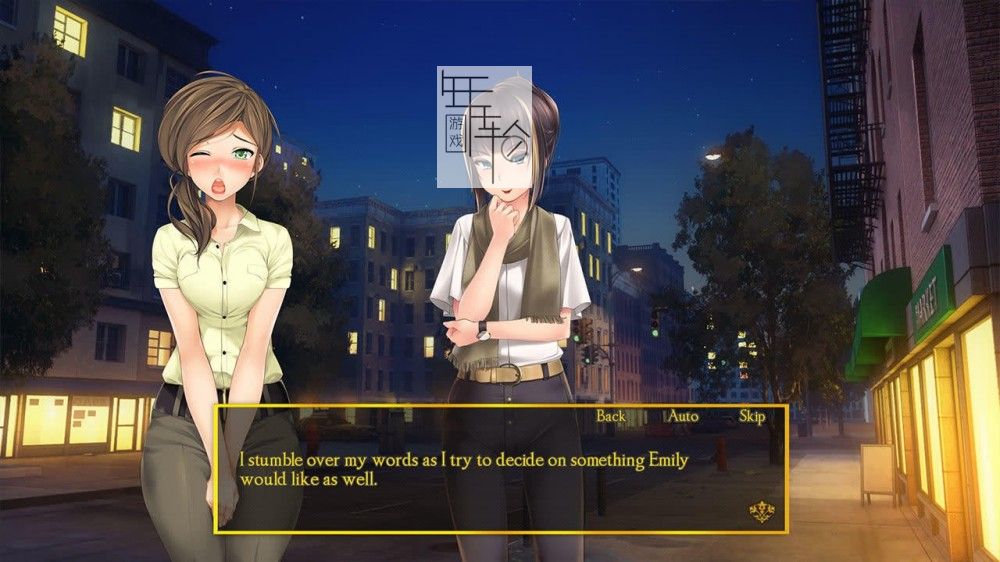Skip through the dialogue
This screenshot has width=1000, height=562.
coord(752,416)
